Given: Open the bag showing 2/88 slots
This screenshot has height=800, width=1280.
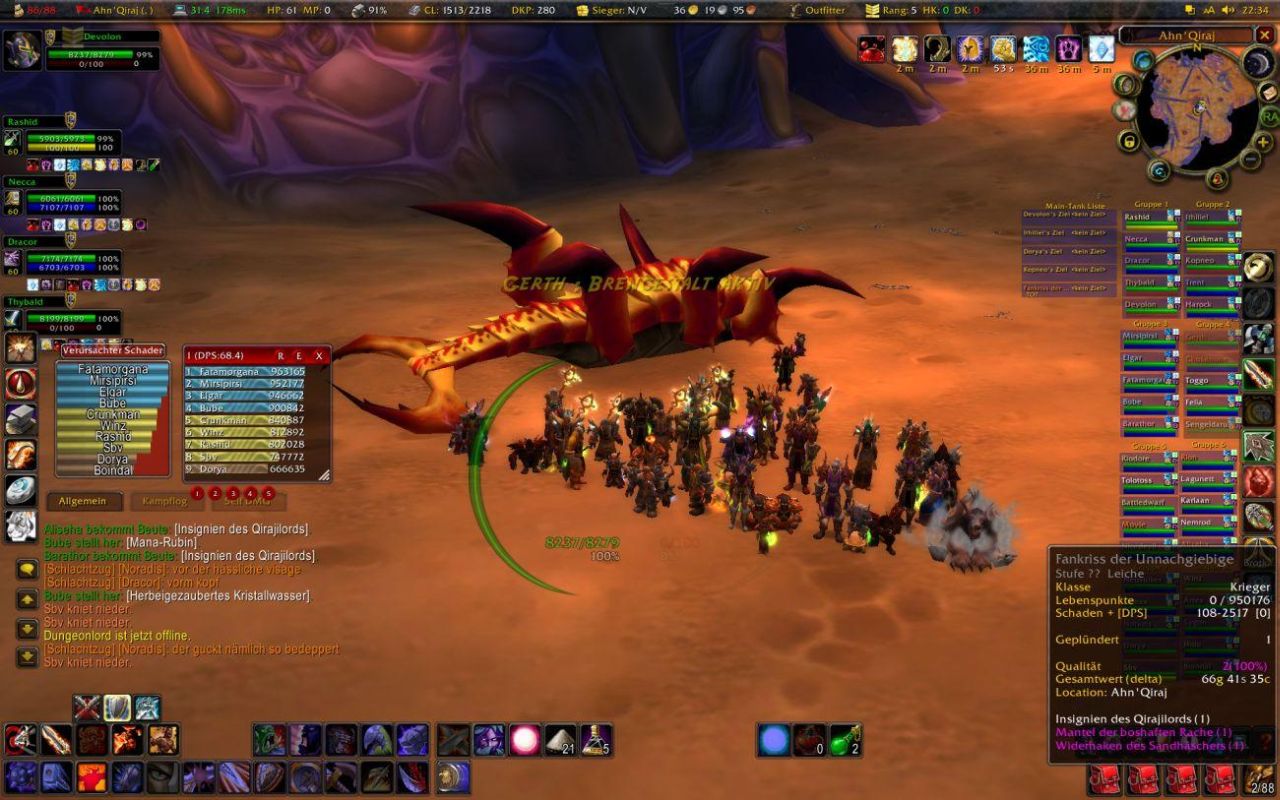Looking at the screenshot, I should click(1259, 778).
